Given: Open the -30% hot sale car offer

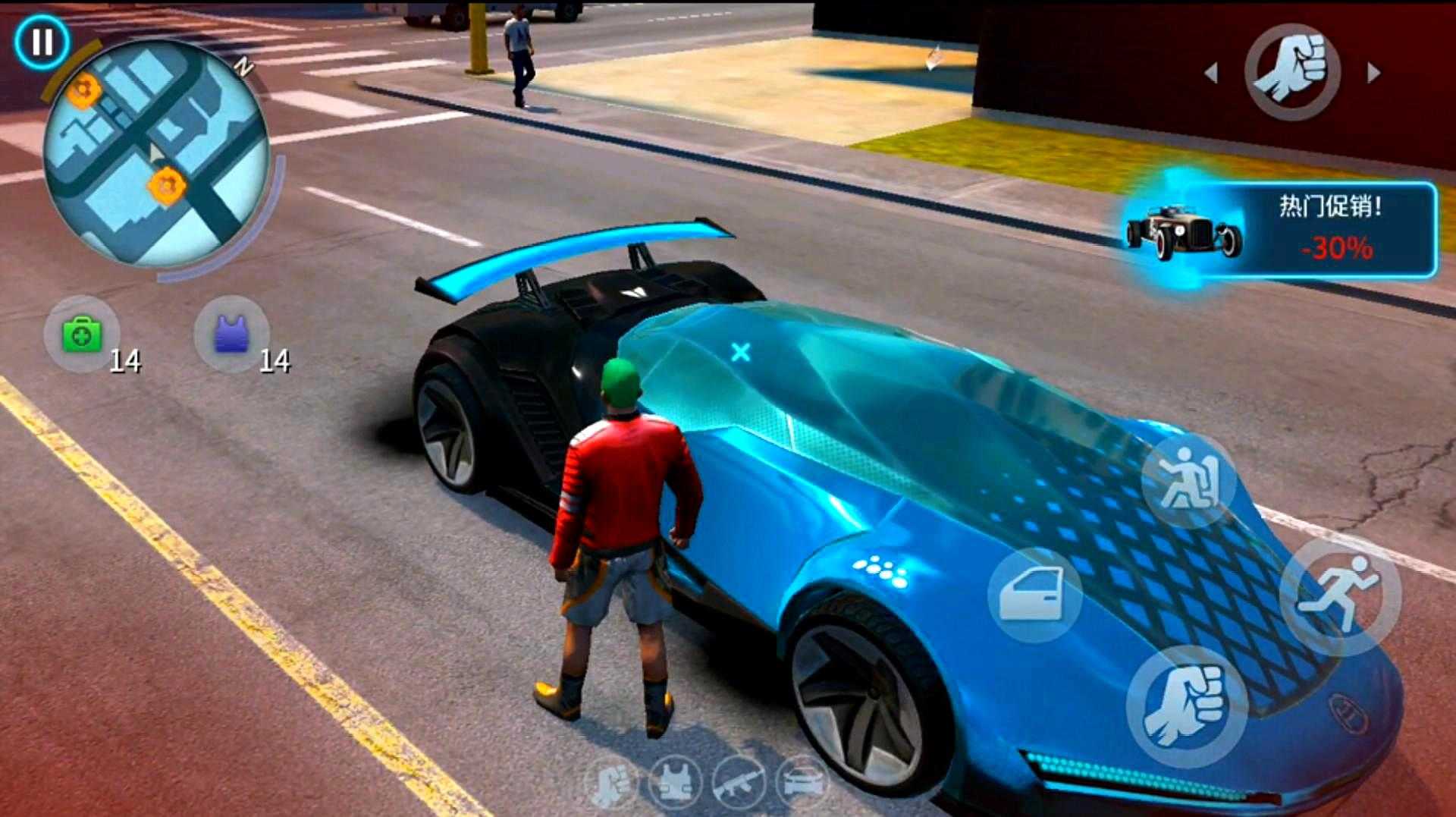Looking at the screenshot, I should point(1282,229).
